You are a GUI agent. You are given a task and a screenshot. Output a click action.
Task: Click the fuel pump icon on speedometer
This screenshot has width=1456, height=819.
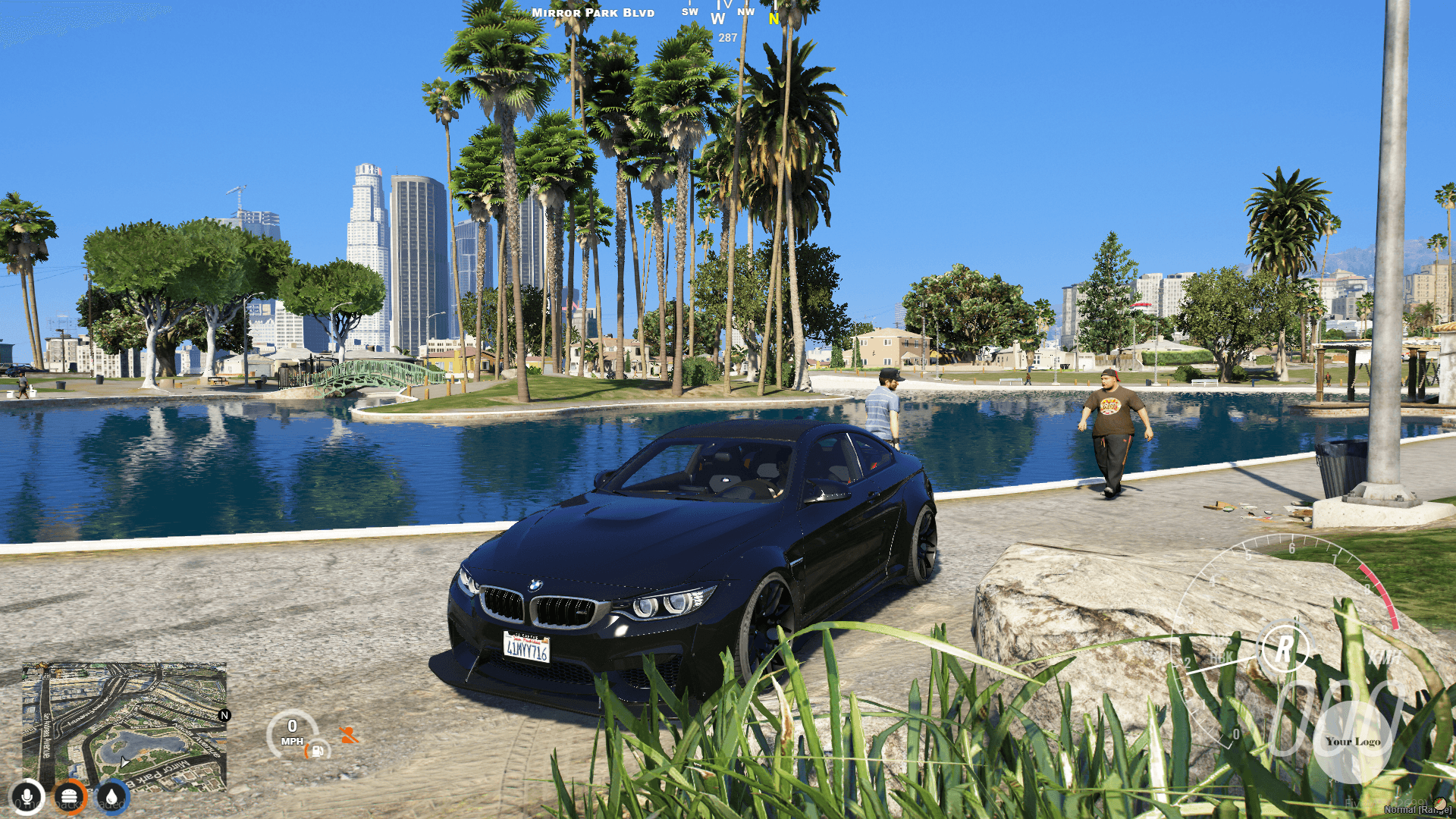tap(318, 752)
